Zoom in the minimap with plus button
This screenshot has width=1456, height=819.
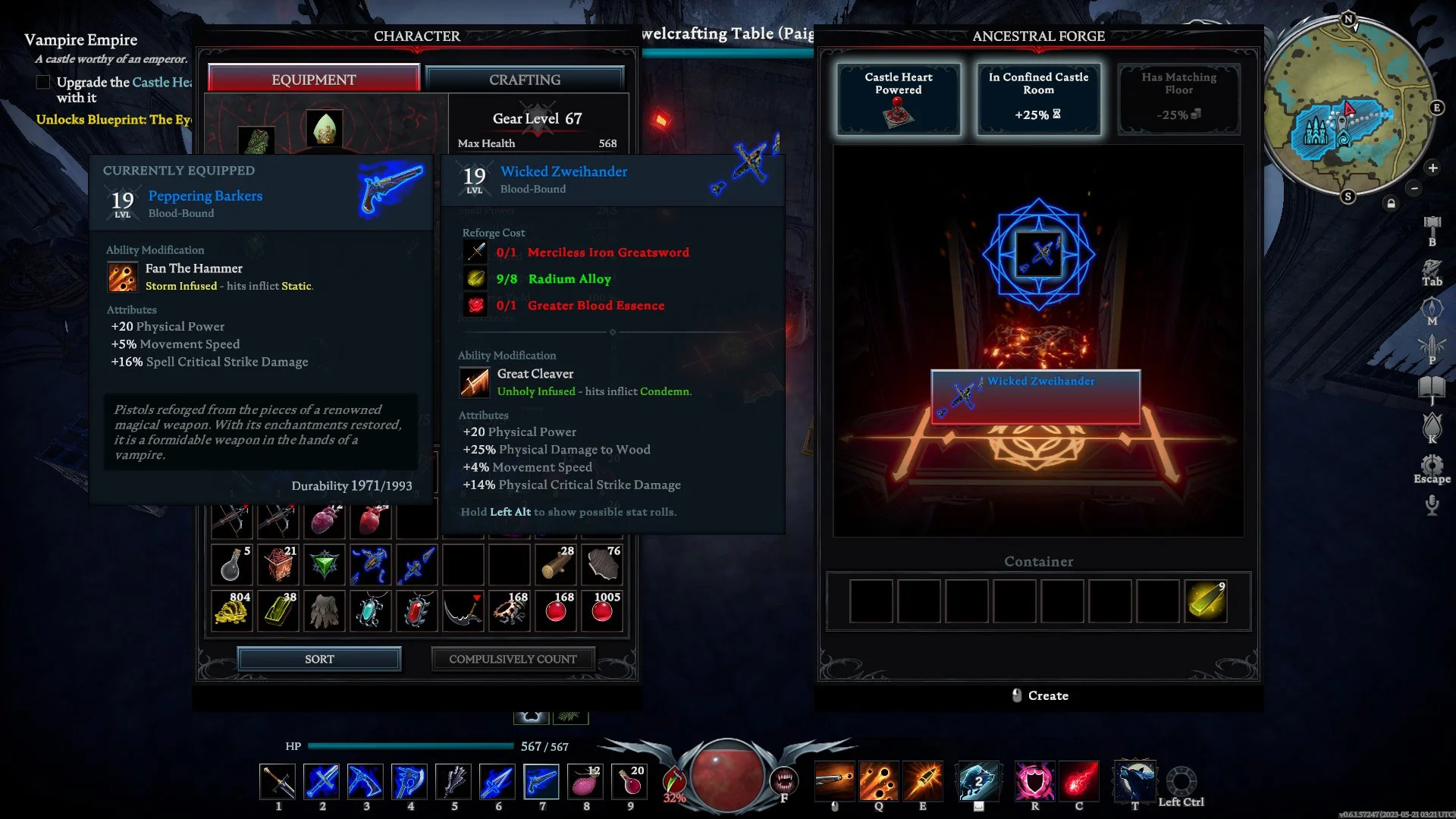(1432, 168)
